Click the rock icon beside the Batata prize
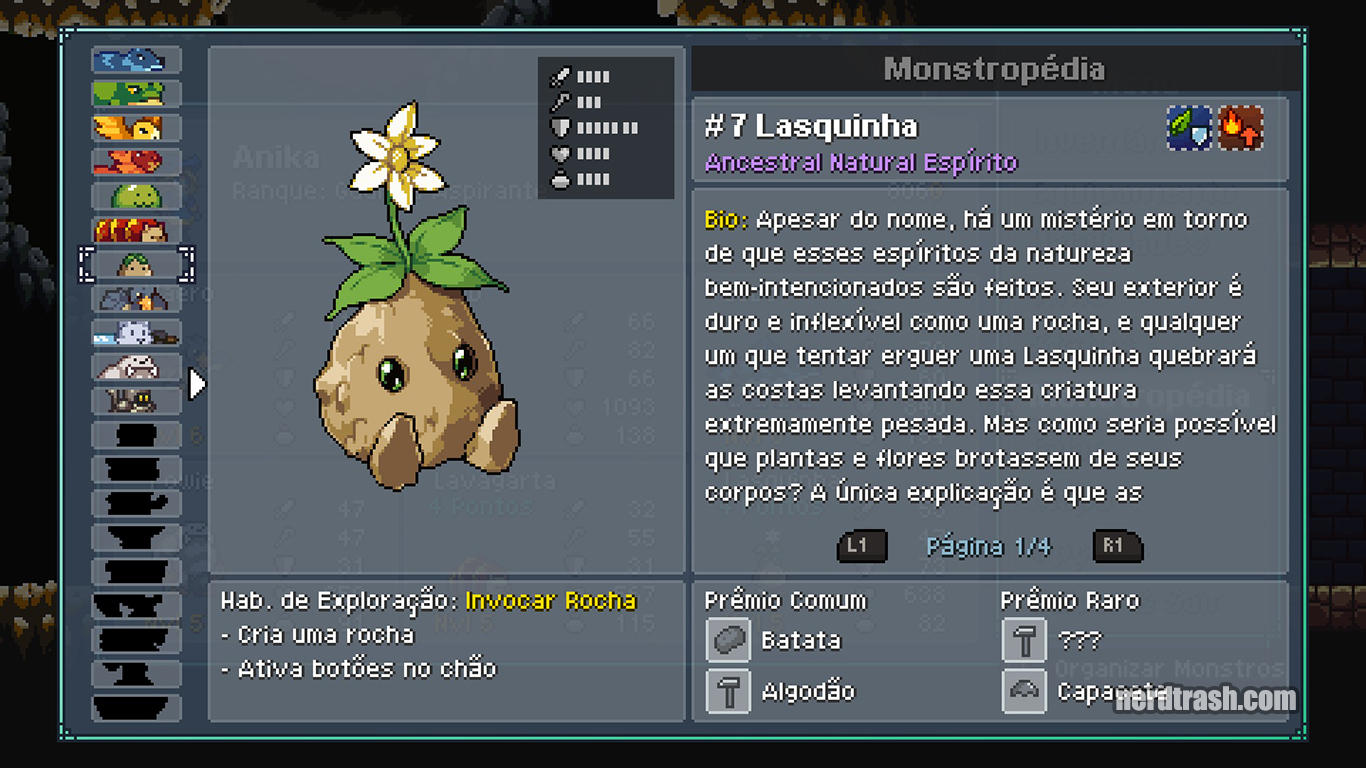Image resolution: width=1366 pixels, height=768 pixels. 727,639
